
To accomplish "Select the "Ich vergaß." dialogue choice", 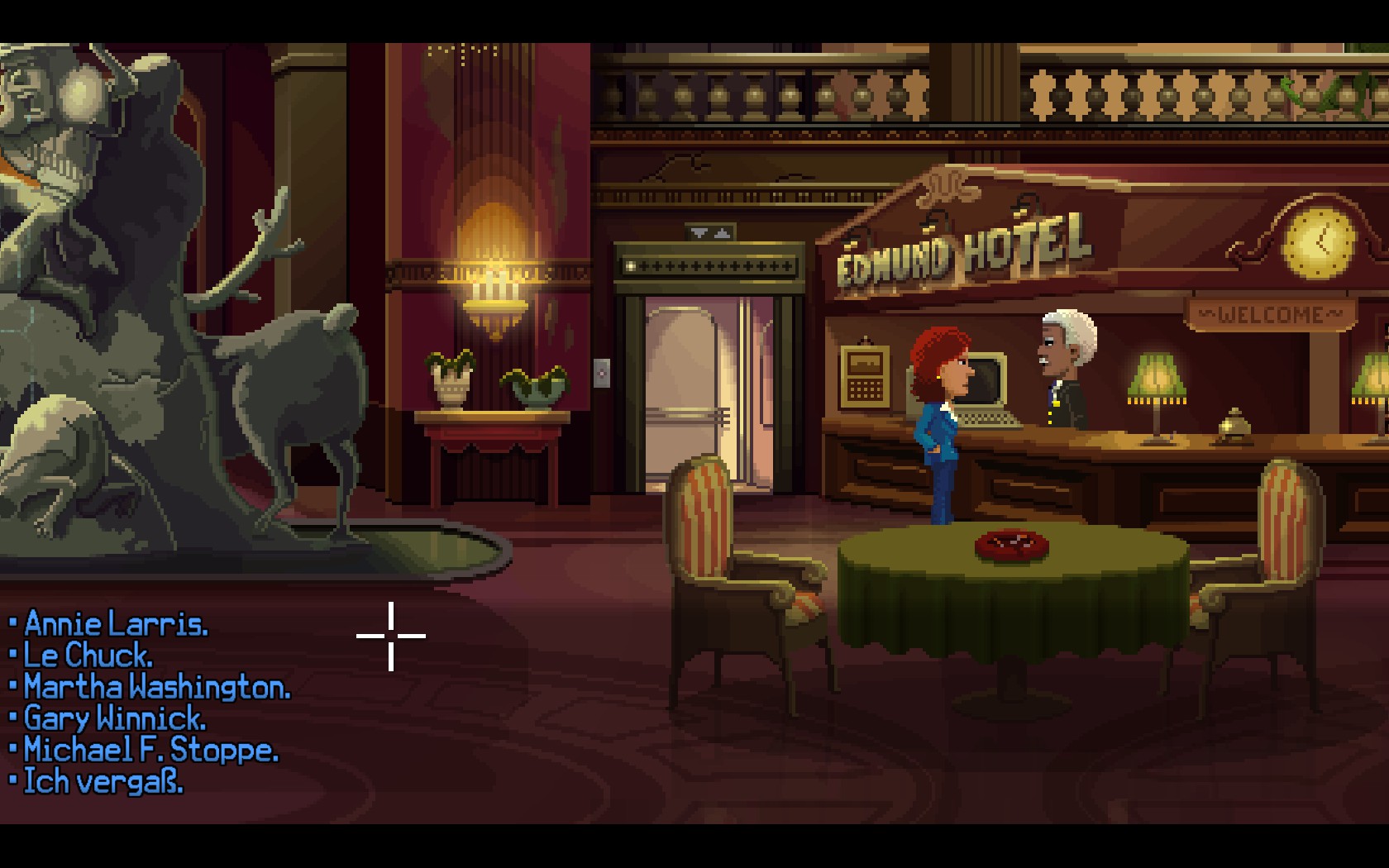I will pos(103,781).
